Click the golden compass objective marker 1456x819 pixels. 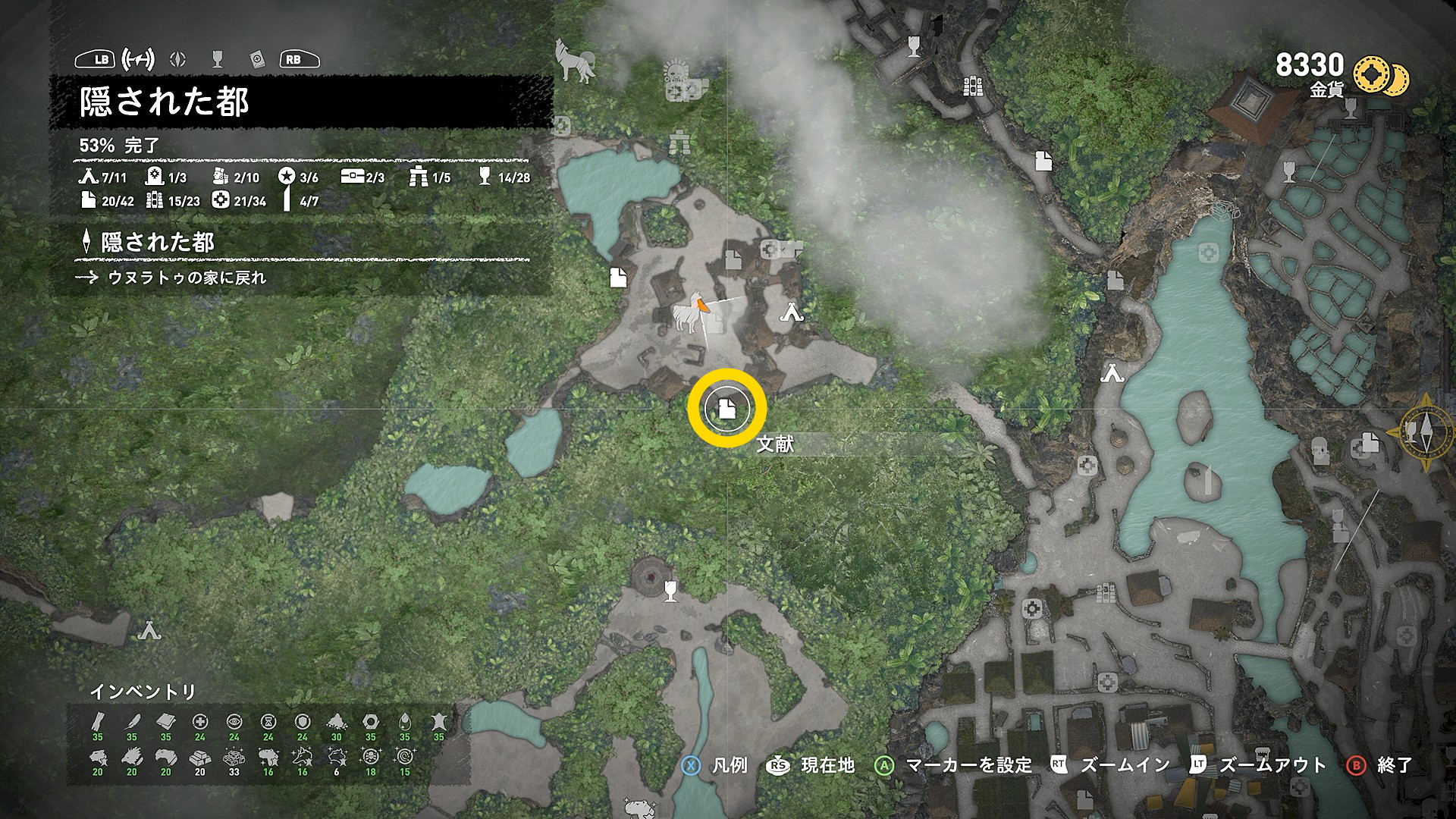point(1425,431)
